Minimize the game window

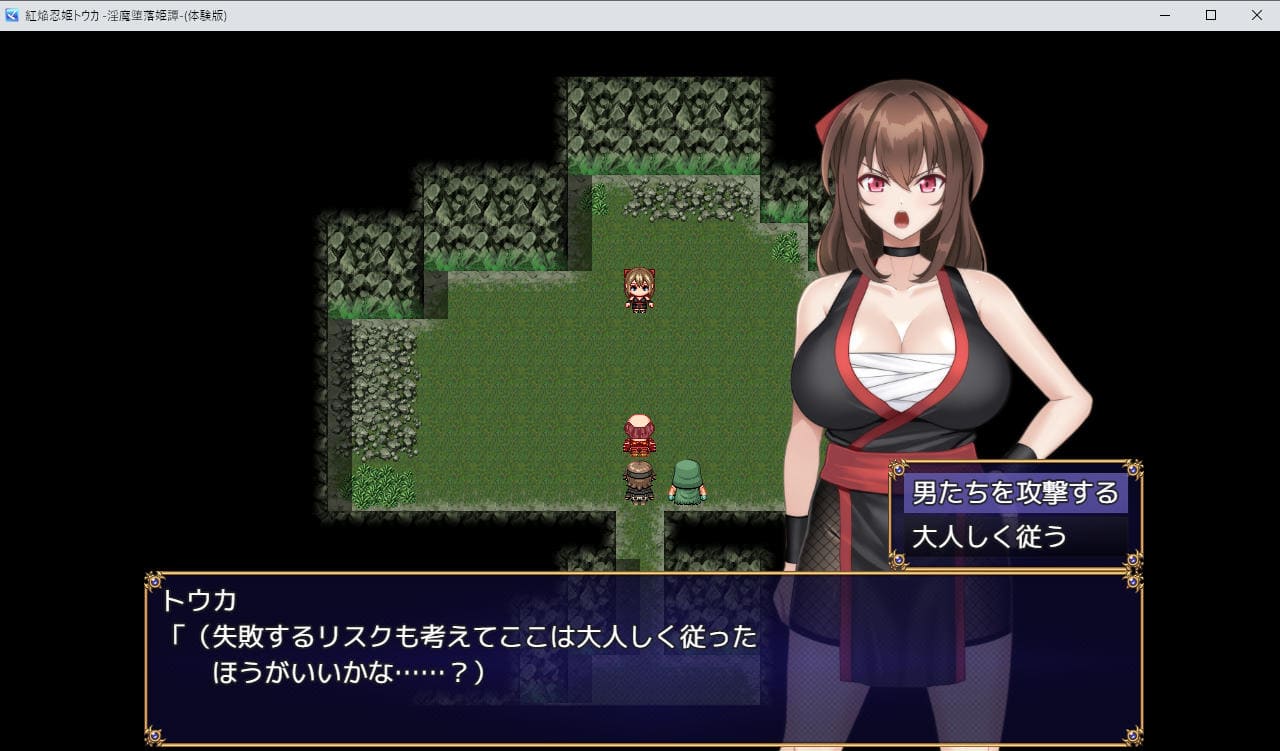[1166, 15]
